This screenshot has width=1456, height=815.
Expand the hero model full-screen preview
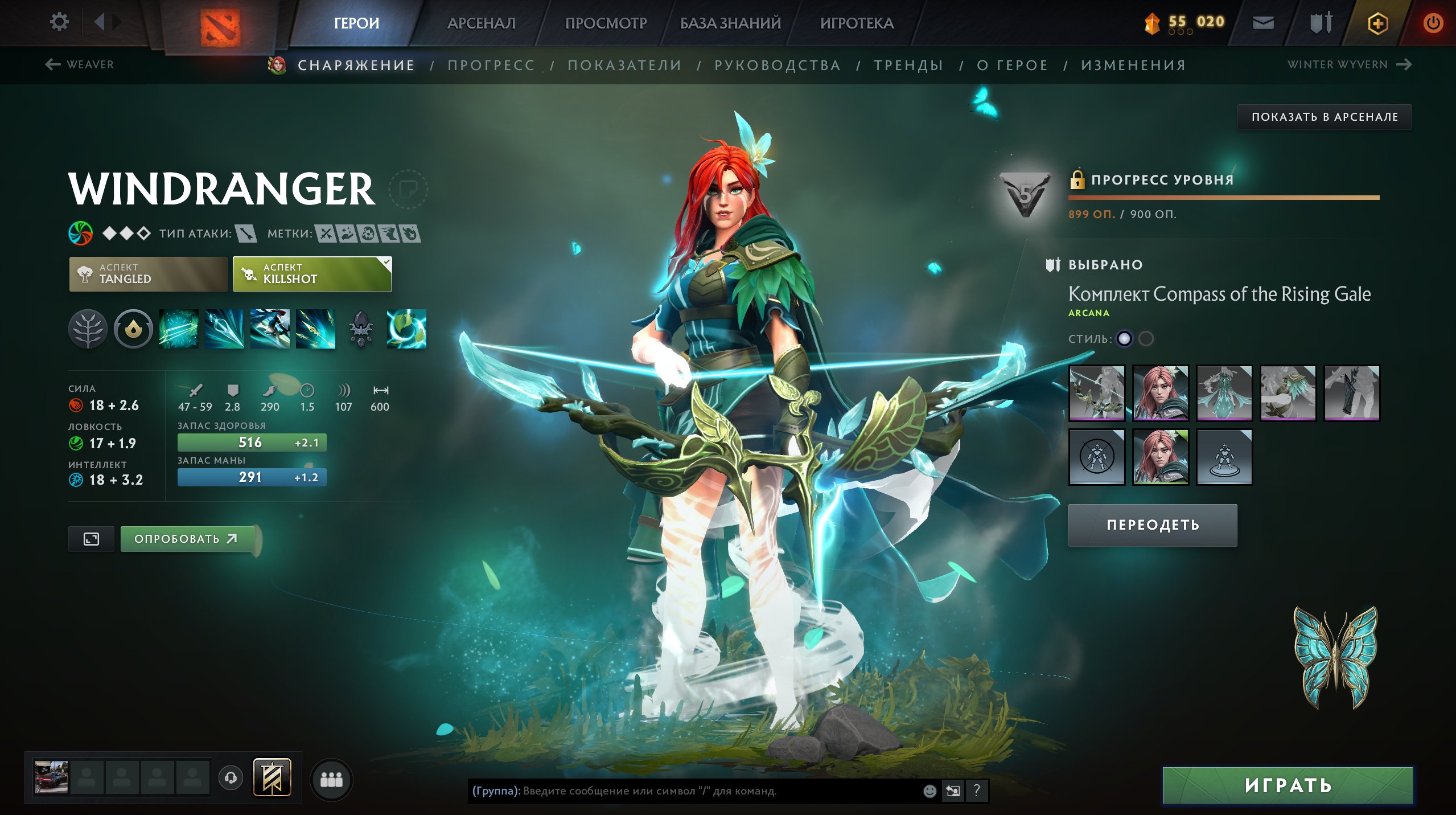[x=92, y=538]
